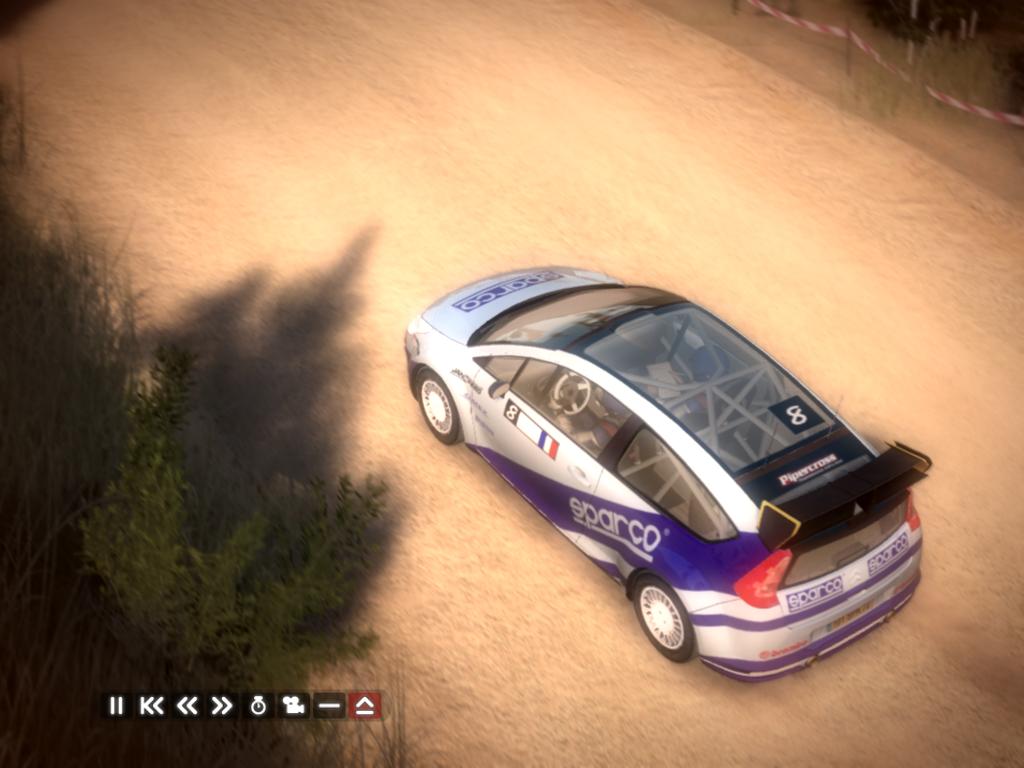
Task: Pause the replay playback
Action: [x=116, y=706]
